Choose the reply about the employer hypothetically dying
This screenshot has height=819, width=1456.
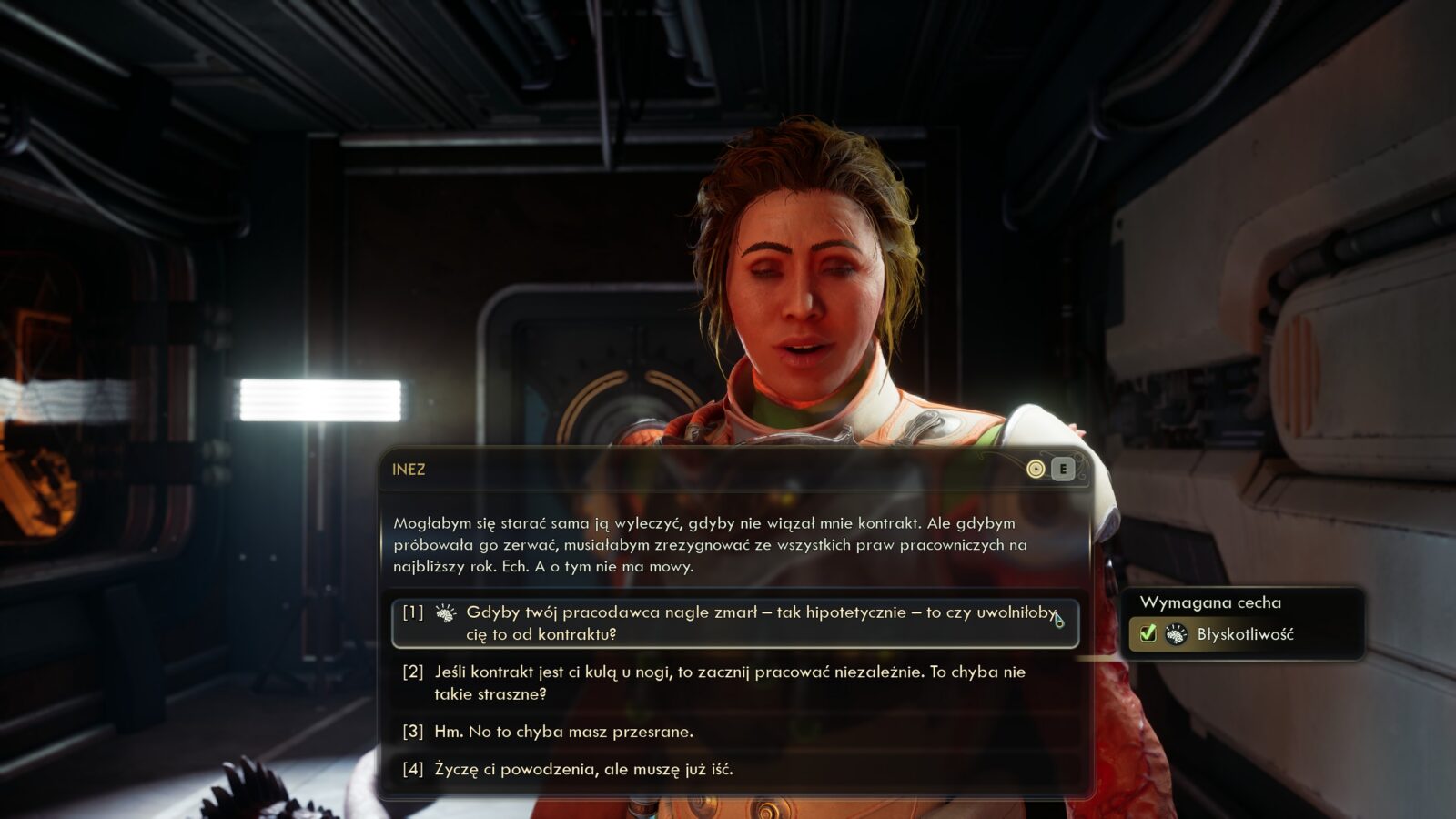[x=733, y=623]
